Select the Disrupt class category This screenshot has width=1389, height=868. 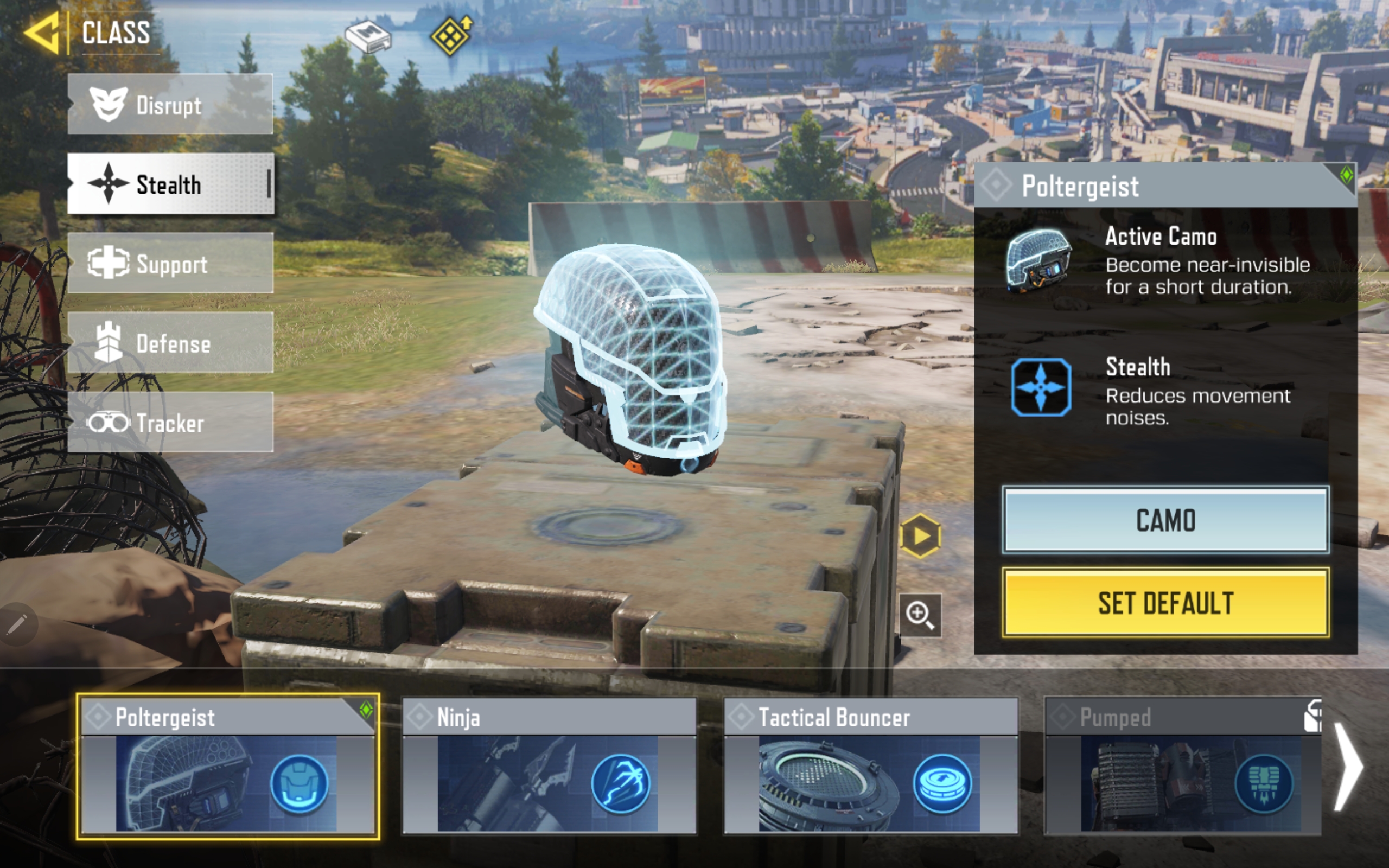pos(170,105)
